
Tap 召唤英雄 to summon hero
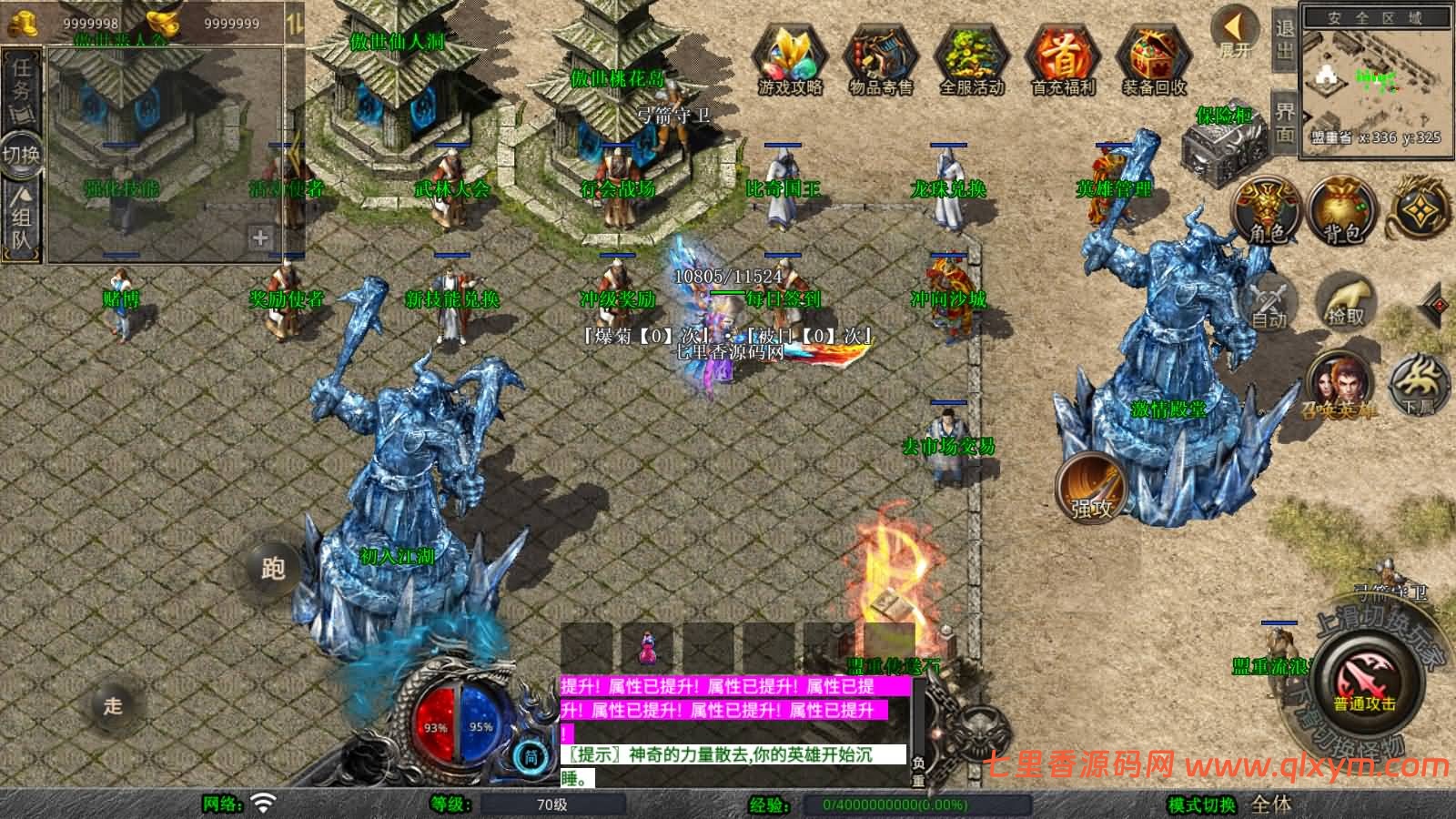tap(1338, 382)
